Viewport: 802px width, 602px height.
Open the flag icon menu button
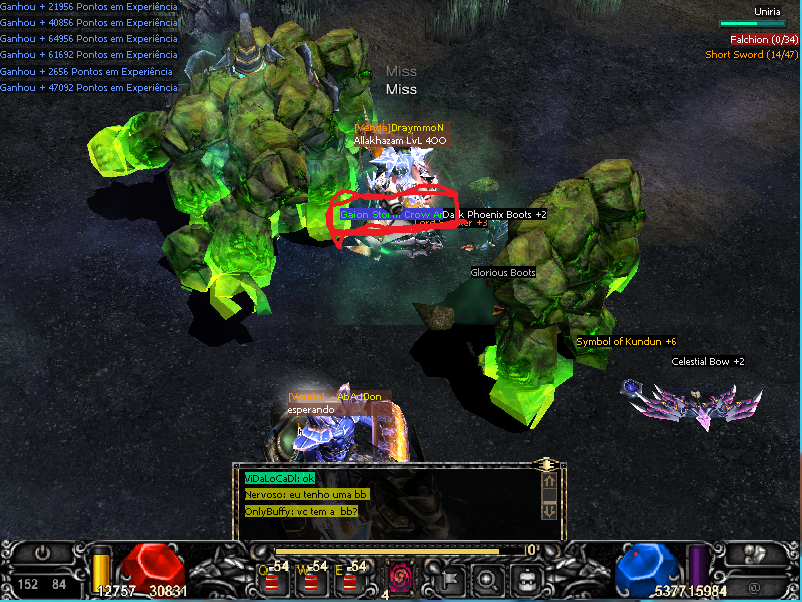pyautogui.click(x=449, y=577)
